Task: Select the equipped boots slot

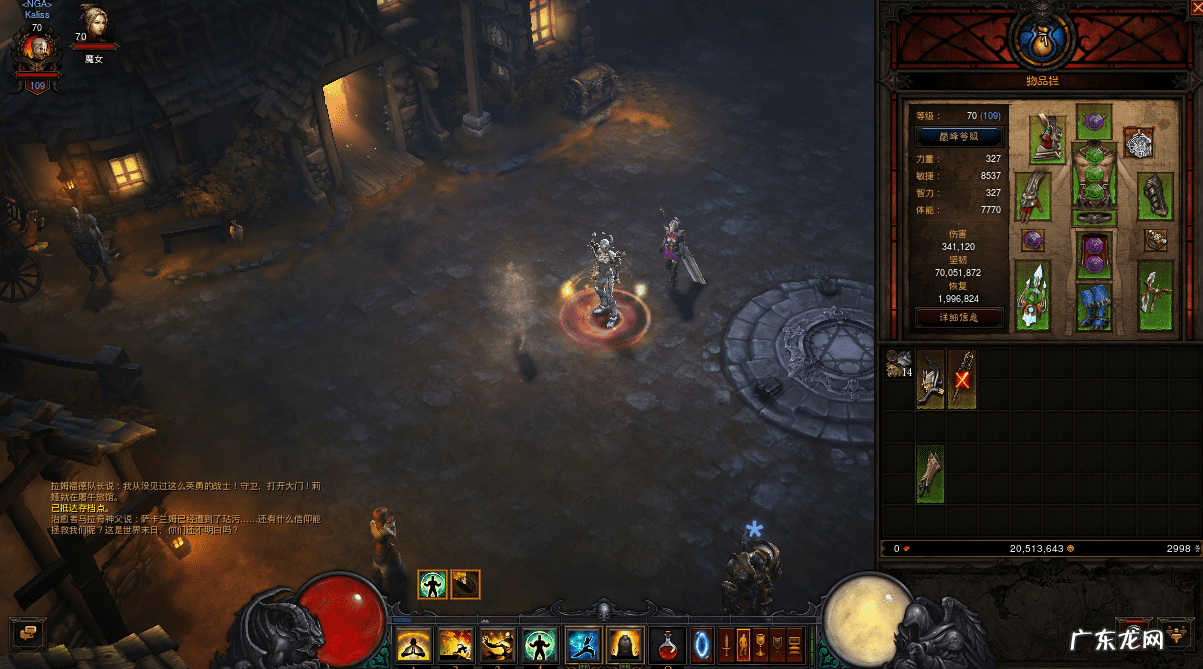Action: (1094, 307)
